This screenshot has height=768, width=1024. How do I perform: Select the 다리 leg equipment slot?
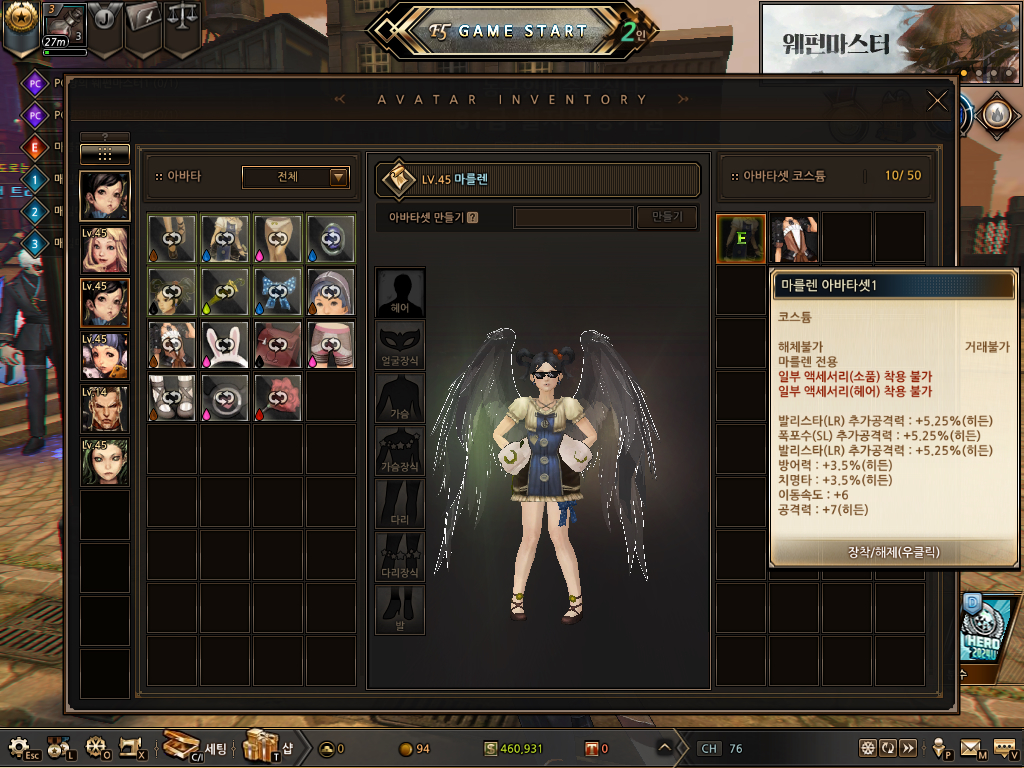400,504
